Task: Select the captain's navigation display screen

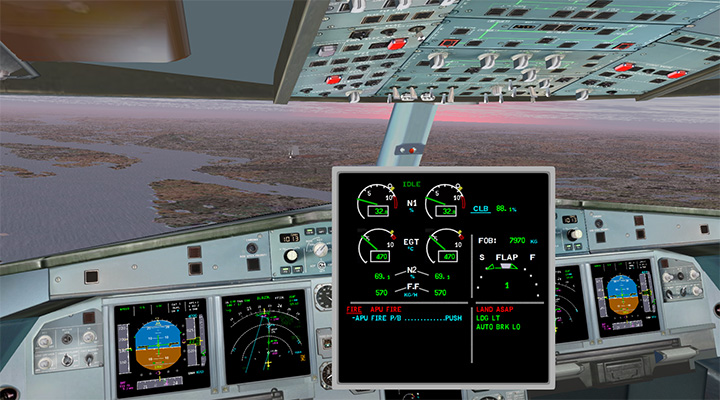Action: 265,336
